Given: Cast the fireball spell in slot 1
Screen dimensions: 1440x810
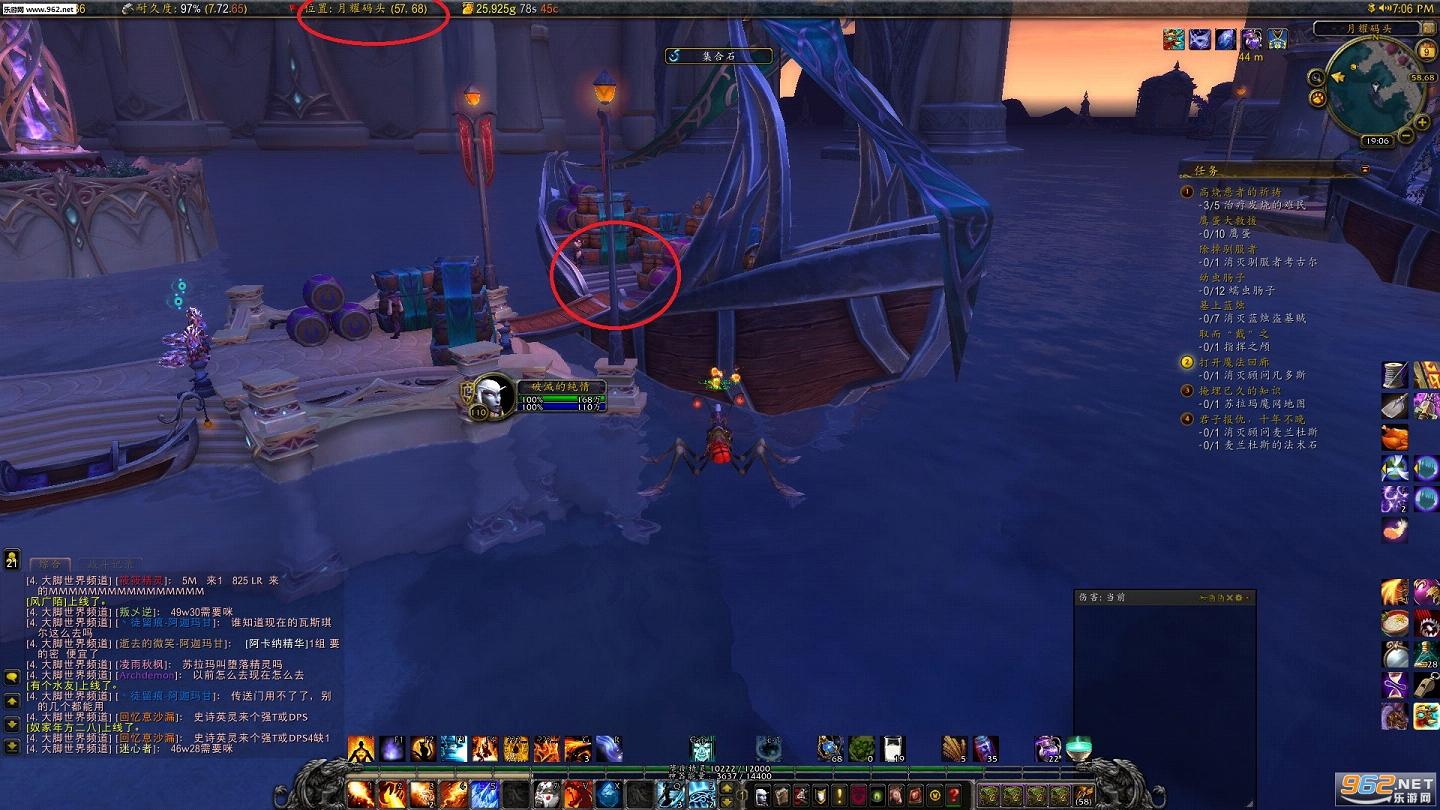Looking at the screenshot, I should pos(361,795).
